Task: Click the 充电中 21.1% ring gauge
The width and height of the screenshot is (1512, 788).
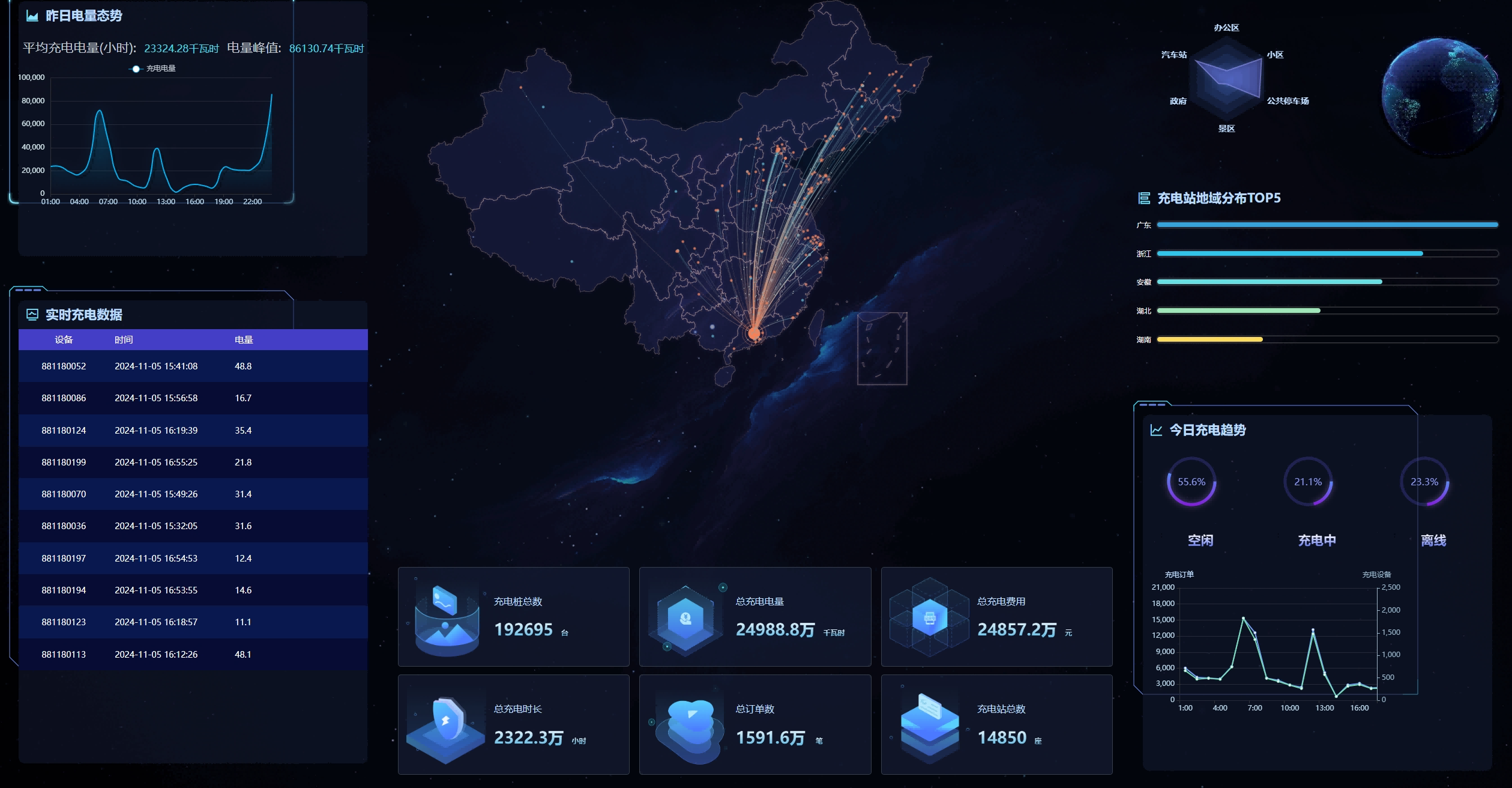Action: pos(1308,482)
